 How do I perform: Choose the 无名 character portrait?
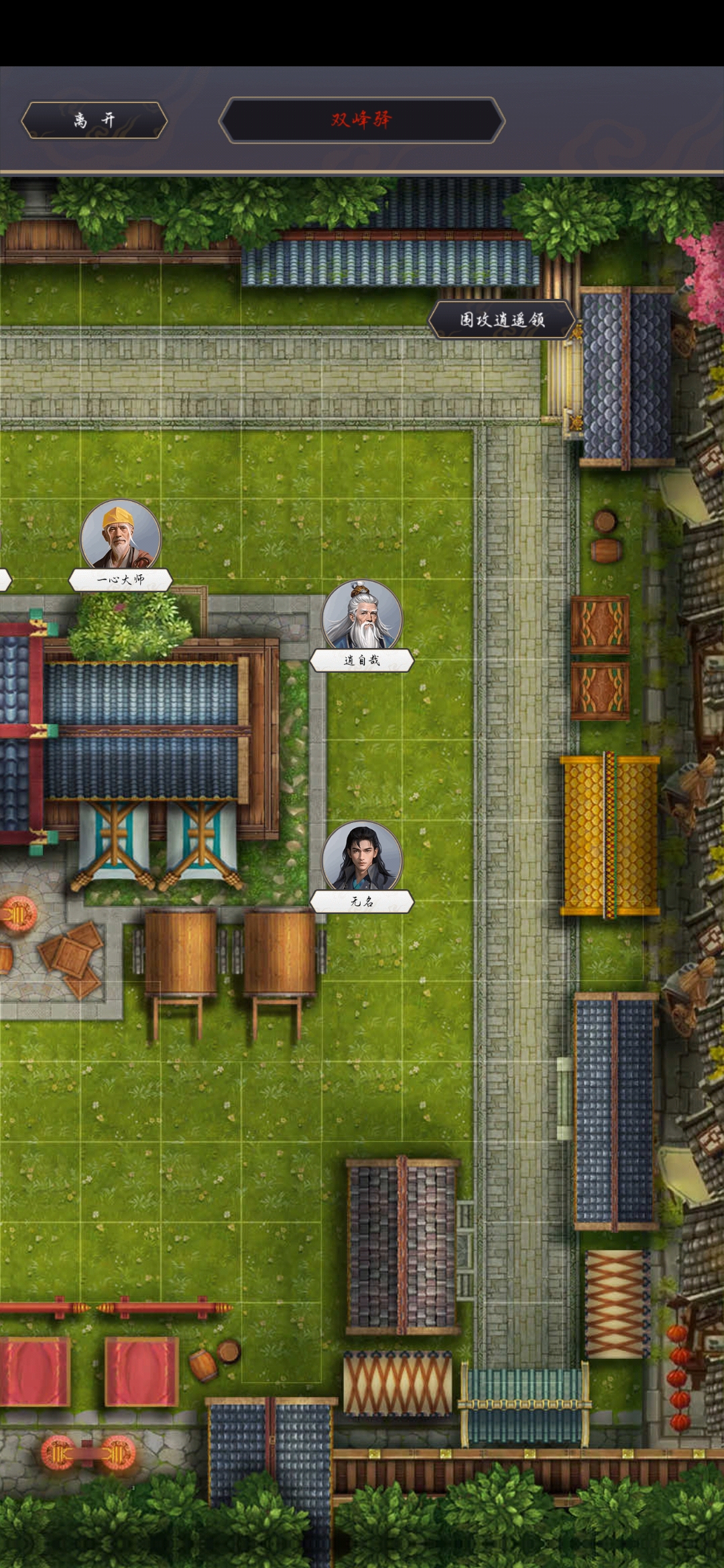point(362,860)
